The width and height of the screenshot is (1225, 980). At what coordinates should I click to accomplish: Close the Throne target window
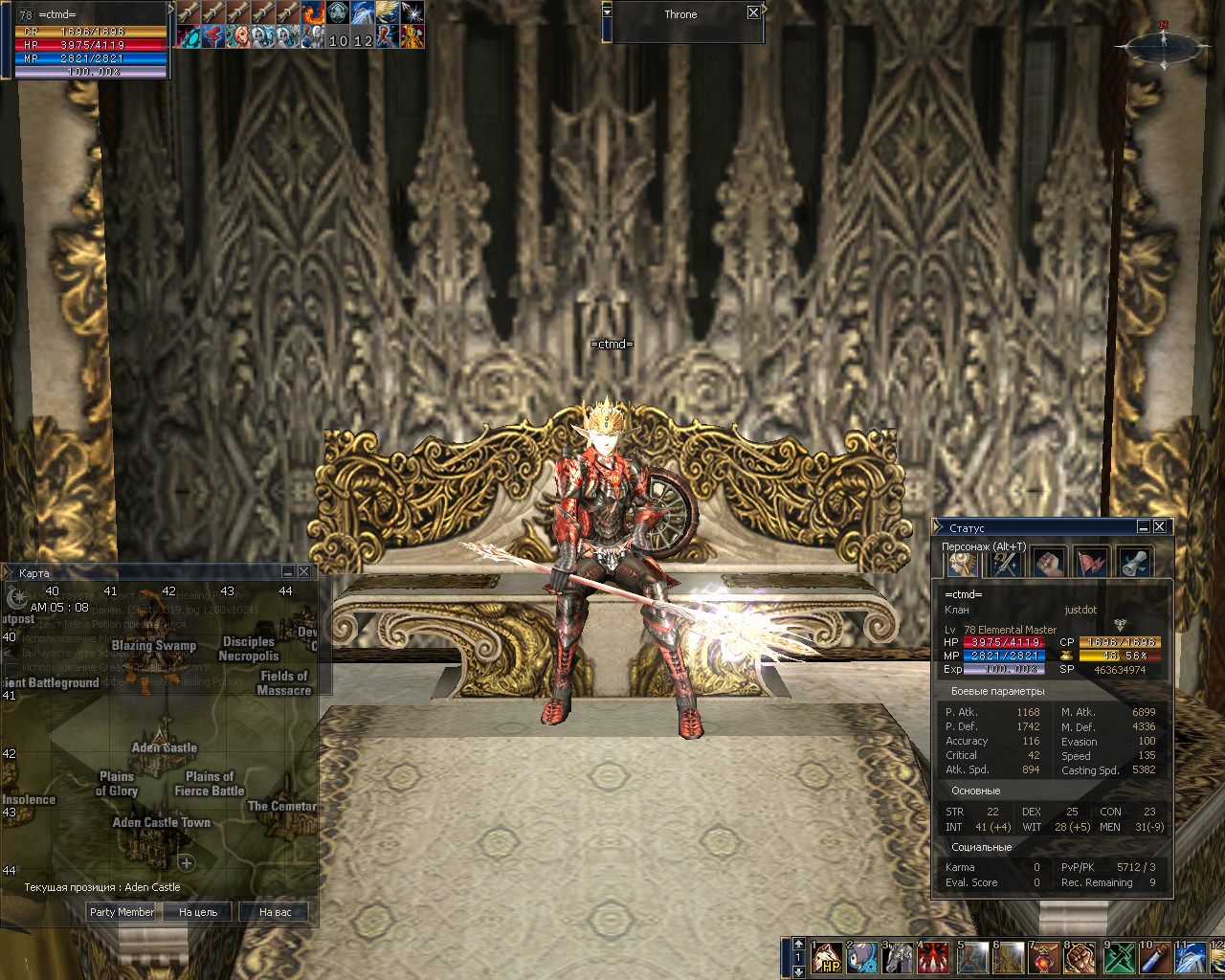pyautogui.click(x=753, y=13)
